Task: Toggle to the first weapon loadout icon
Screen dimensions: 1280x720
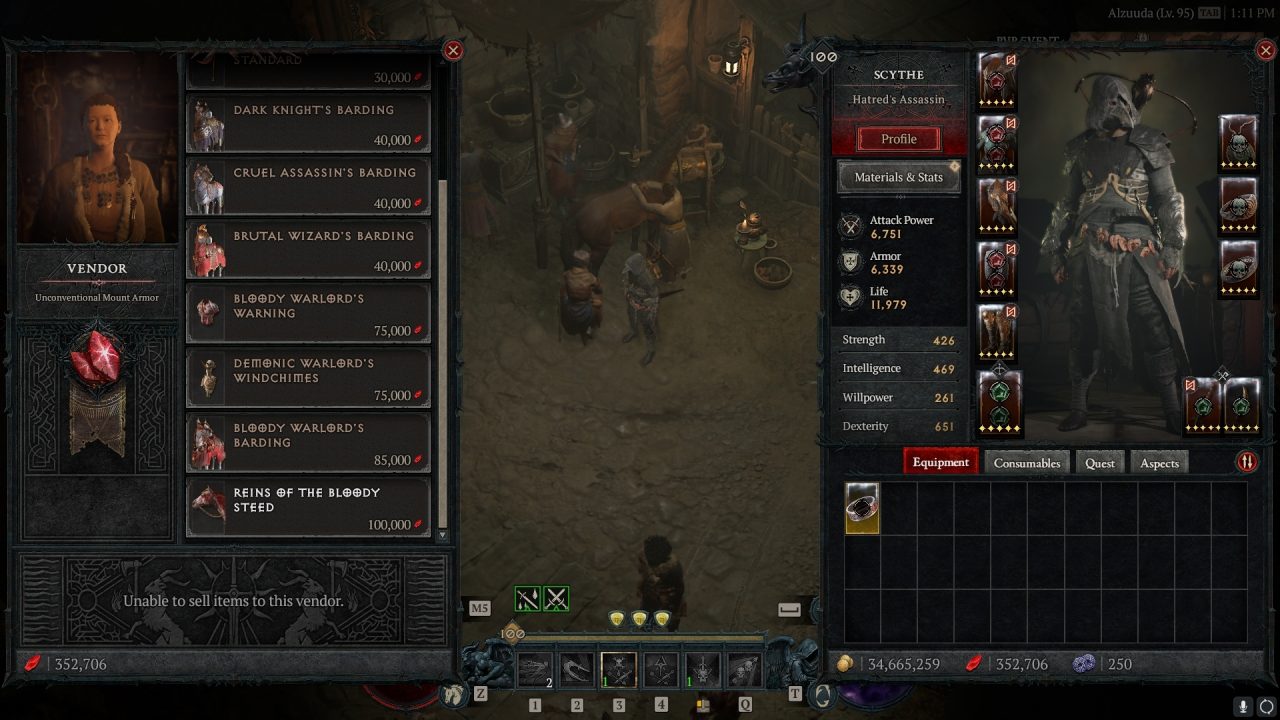Action: point(526,596)
